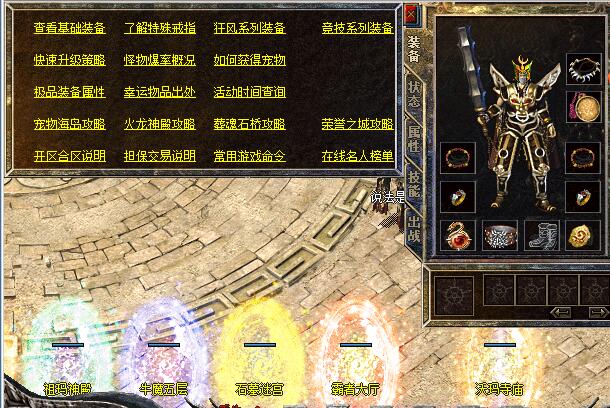This screenshot has height=408, width=610.
Task: Switch to the 属性 tab
Action: (x=413, y=142)
